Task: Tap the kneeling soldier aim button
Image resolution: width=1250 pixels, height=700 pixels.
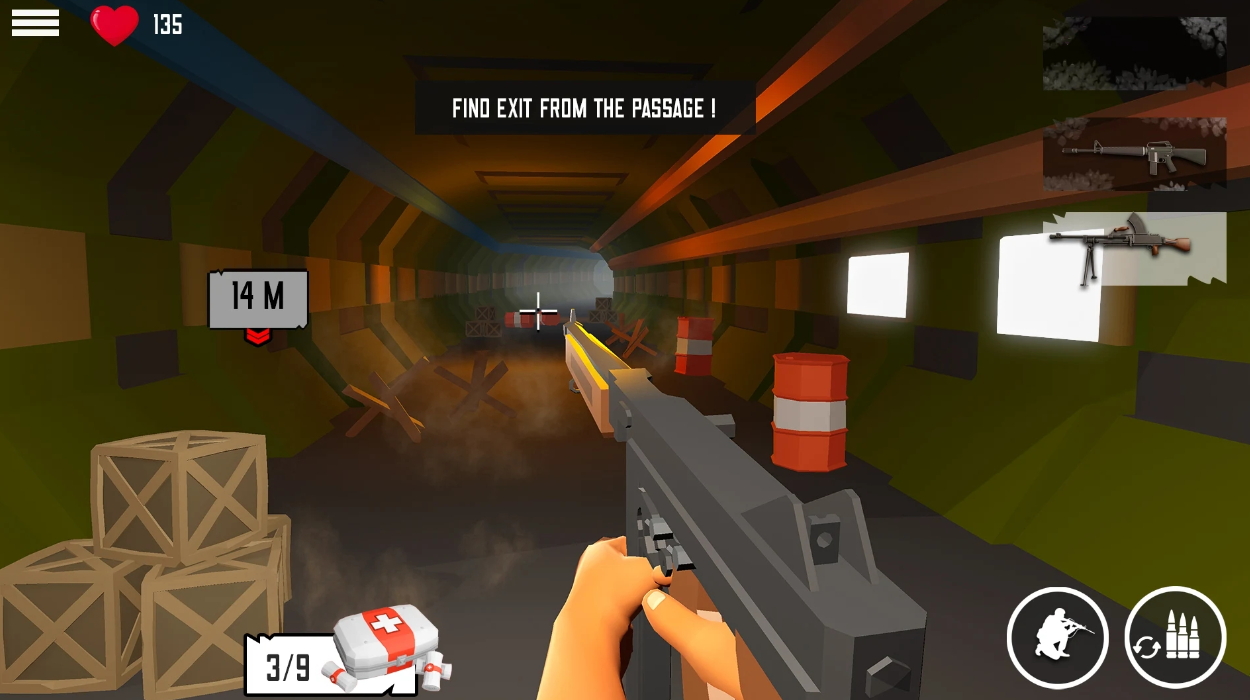Action: point(1057,637)
